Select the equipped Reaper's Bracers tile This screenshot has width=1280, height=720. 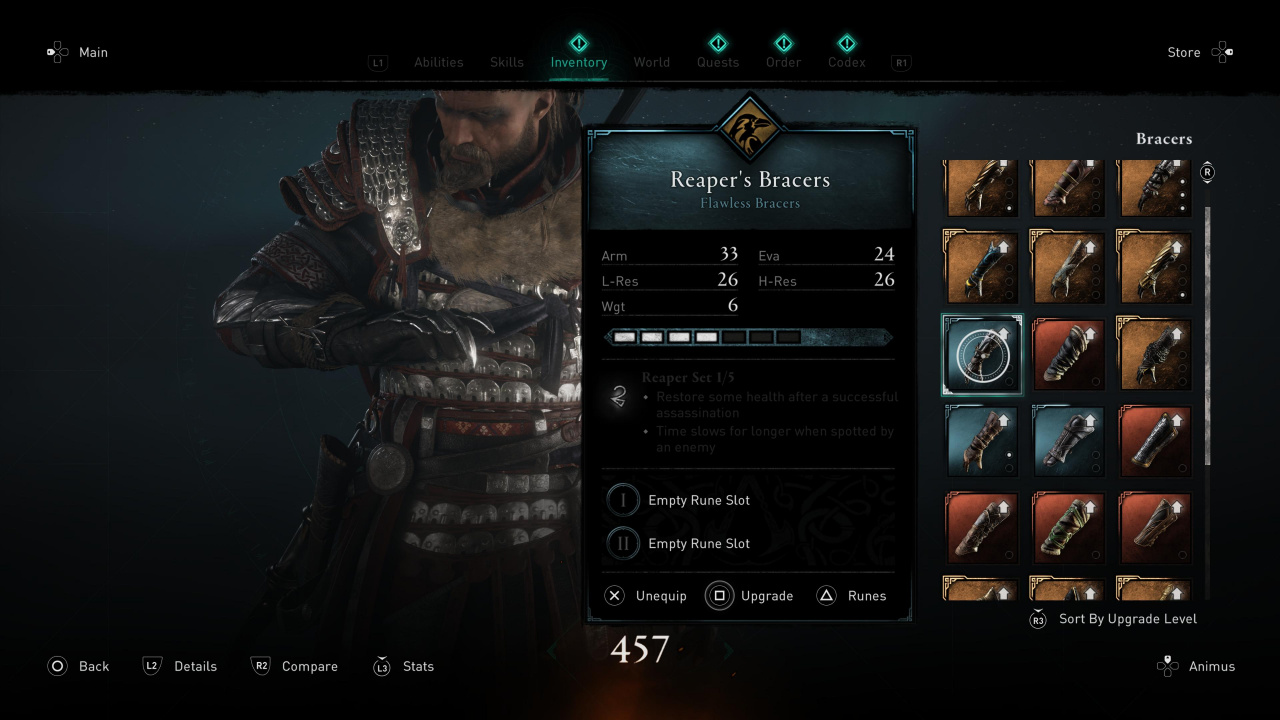[x=982, y=354]
